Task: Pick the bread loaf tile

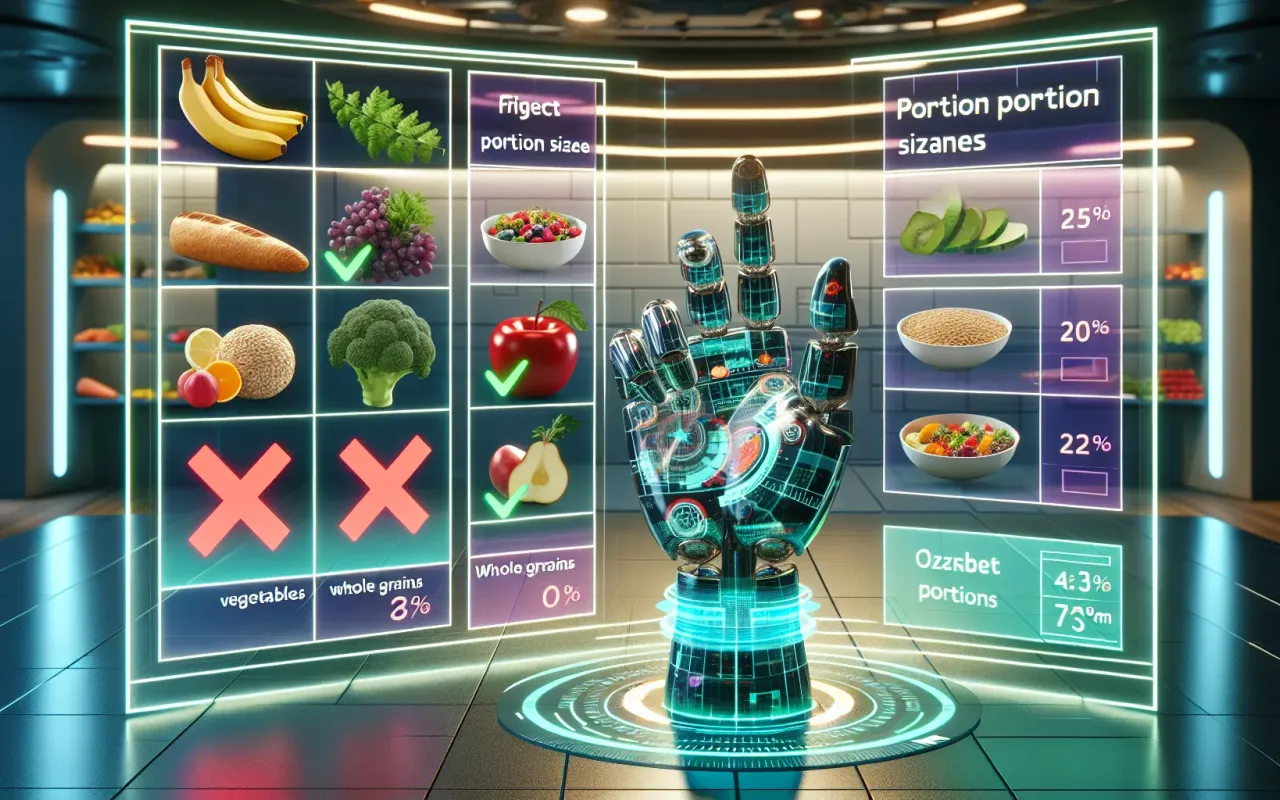Action: pyautogui.click(x=238, y=240)
